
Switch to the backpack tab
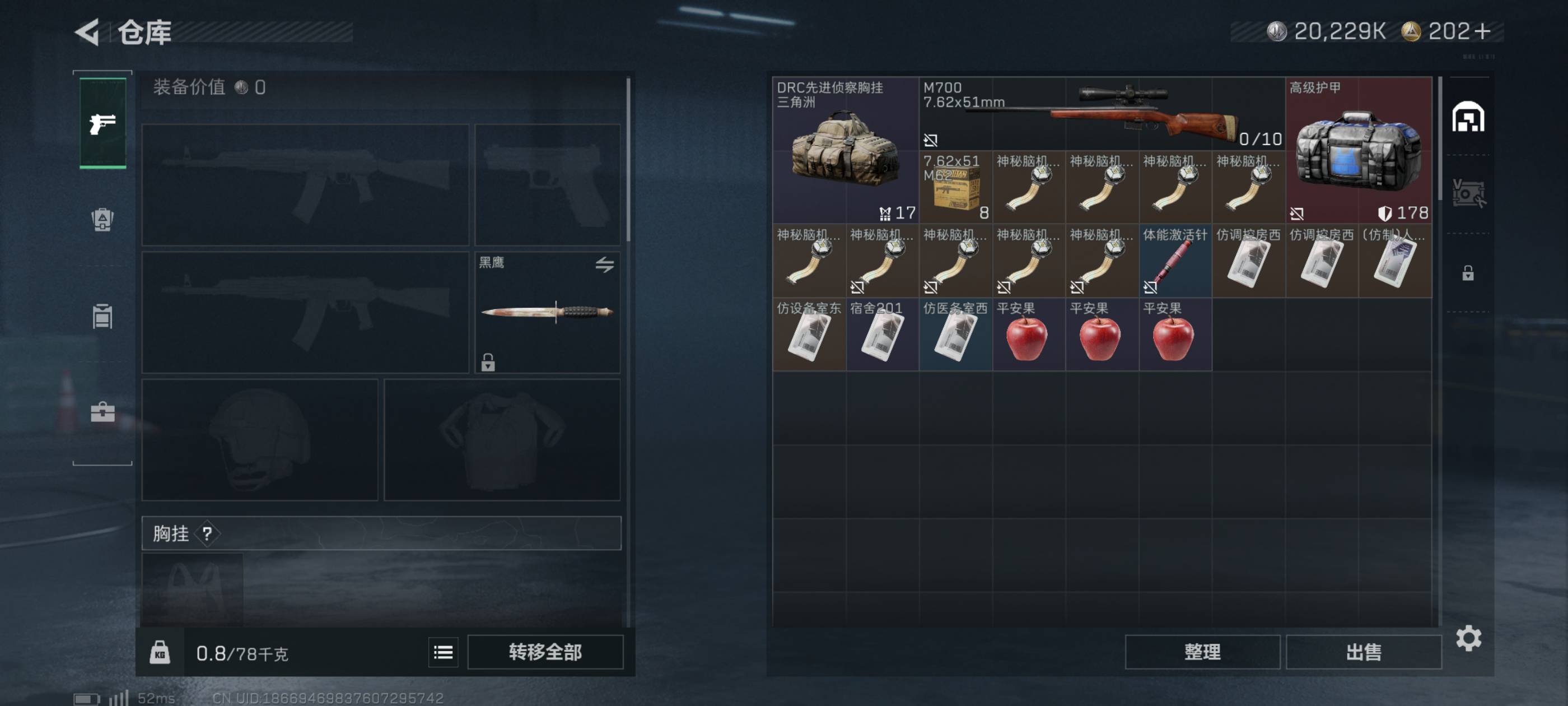tap(102, 219)
